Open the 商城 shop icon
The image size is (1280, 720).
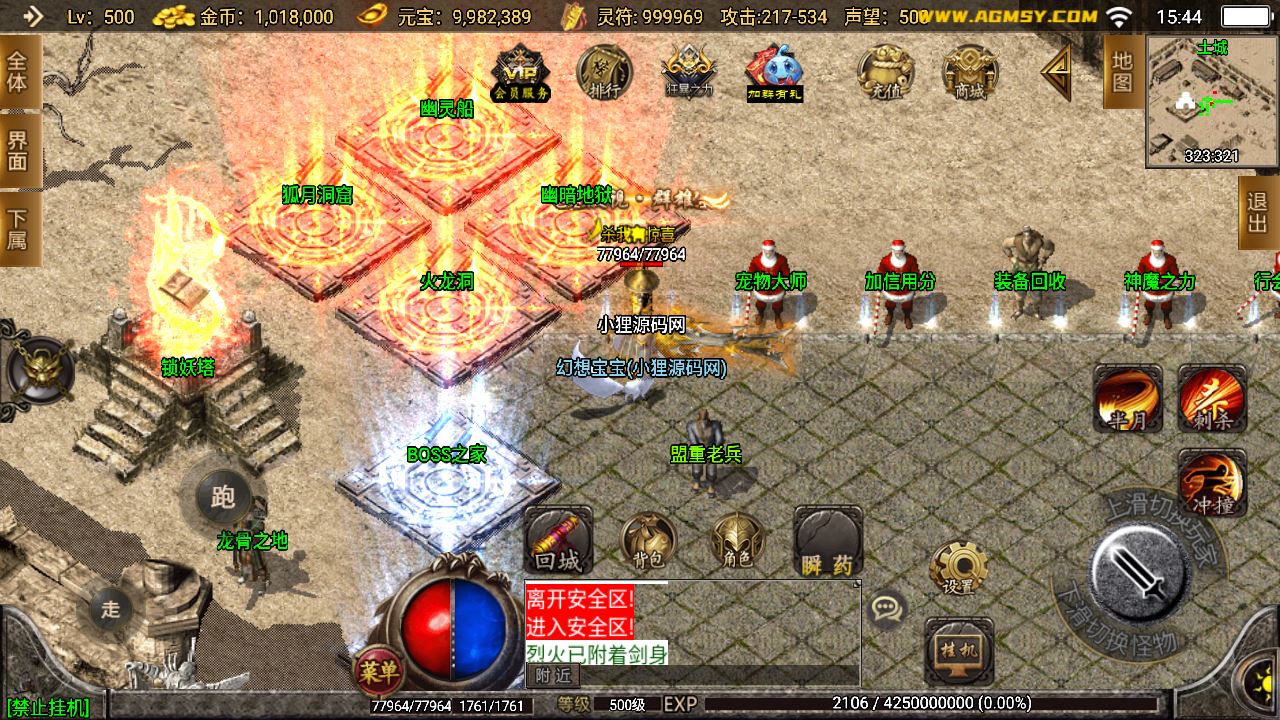coord(969,73)
